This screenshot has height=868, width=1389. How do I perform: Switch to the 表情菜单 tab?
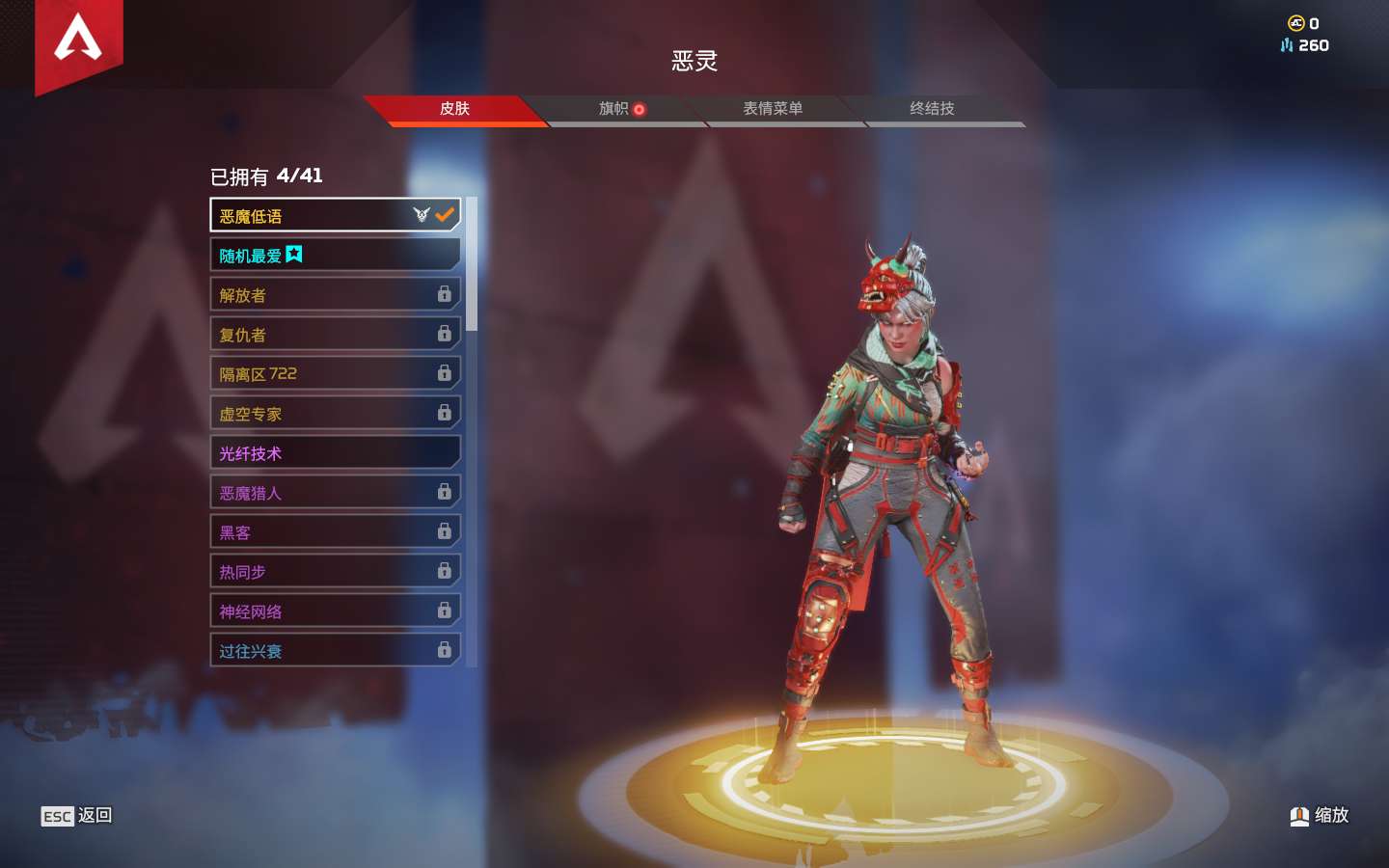tap(774, 109)
